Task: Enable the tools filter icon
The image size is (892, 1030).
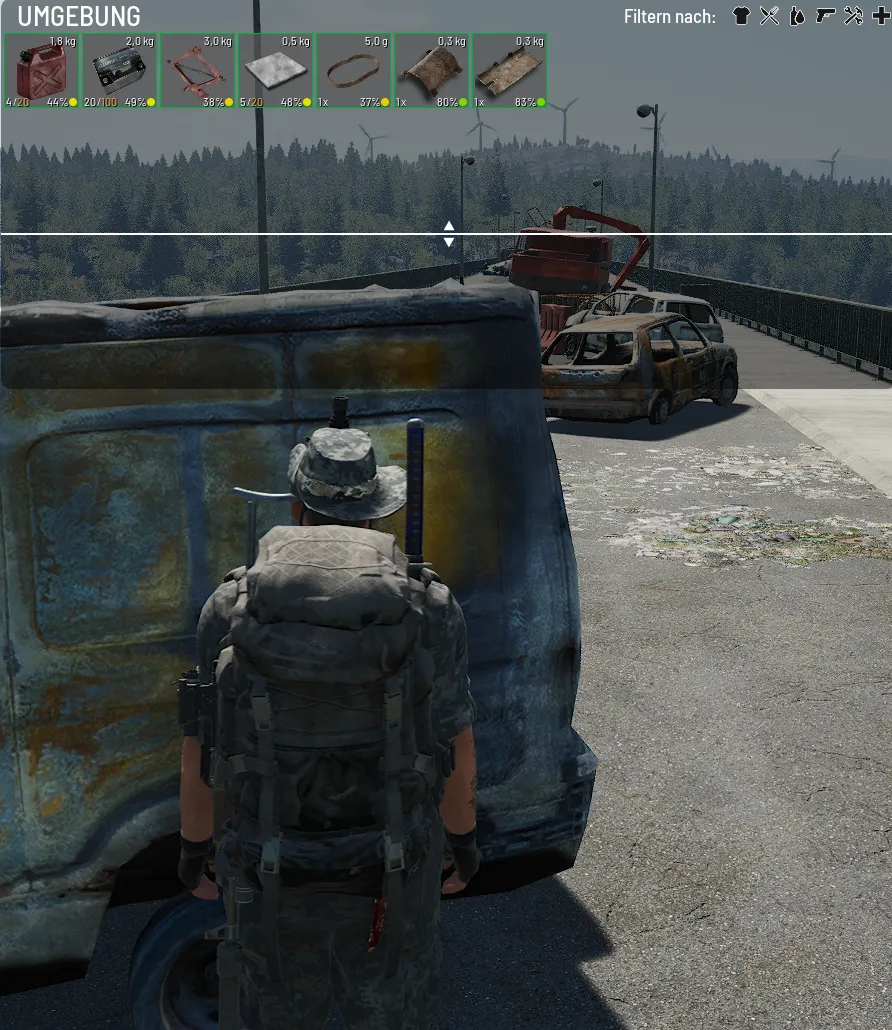Action: tap(853, 16)
